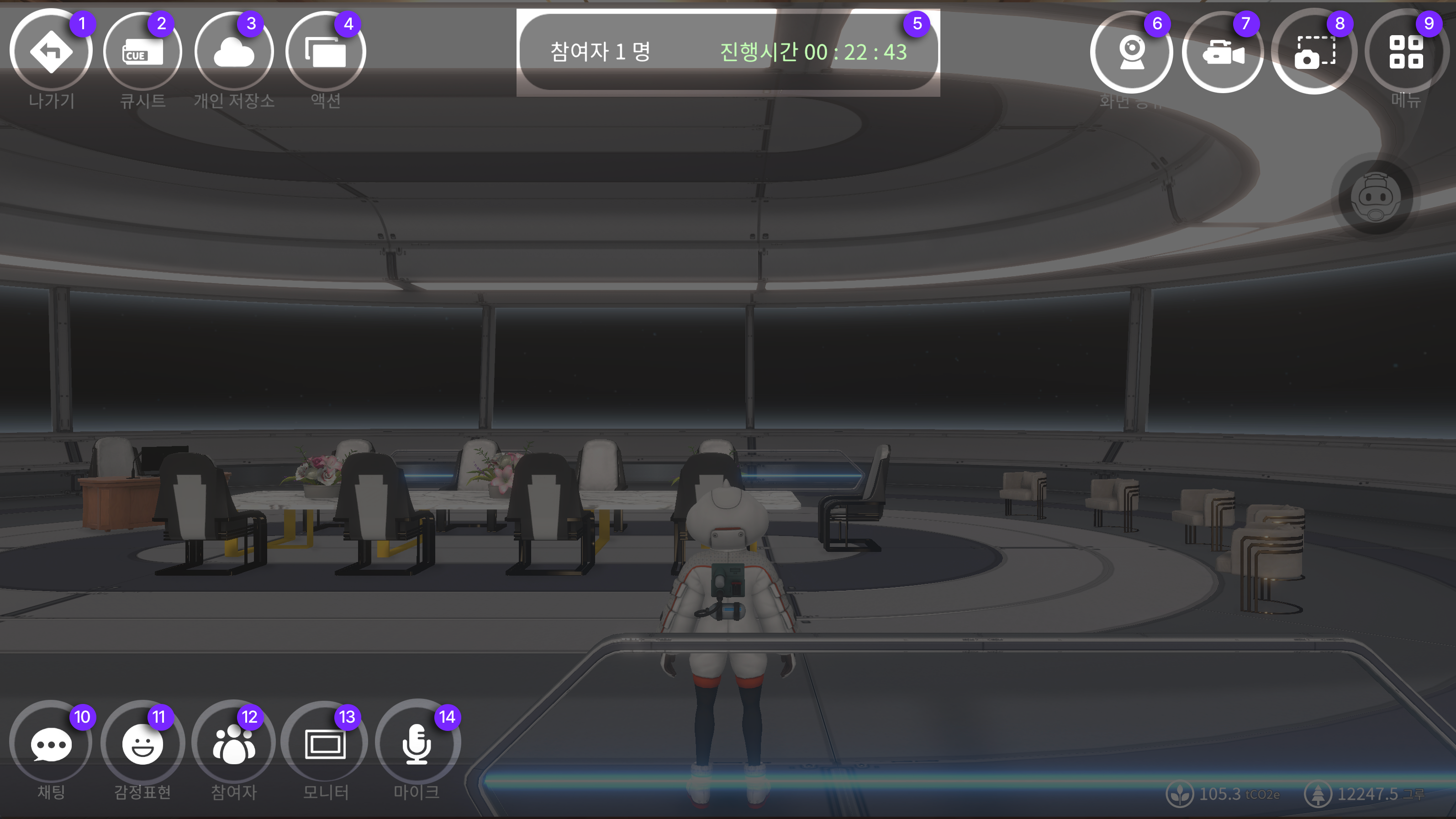Open the 큐시트 cue sheet

pyautogui.click(x=142, y=52)
